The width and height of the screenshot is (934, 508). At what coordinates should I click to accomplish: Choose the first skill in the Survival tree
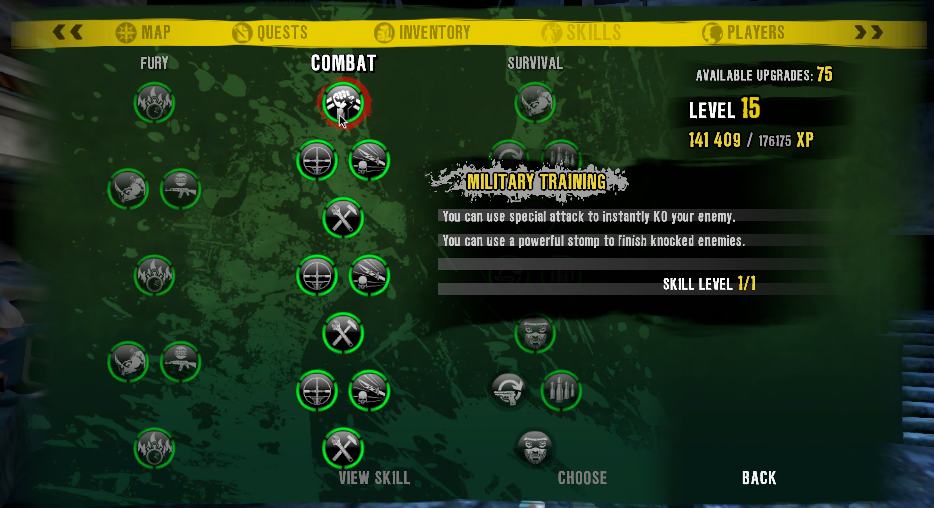click(535, 102)
